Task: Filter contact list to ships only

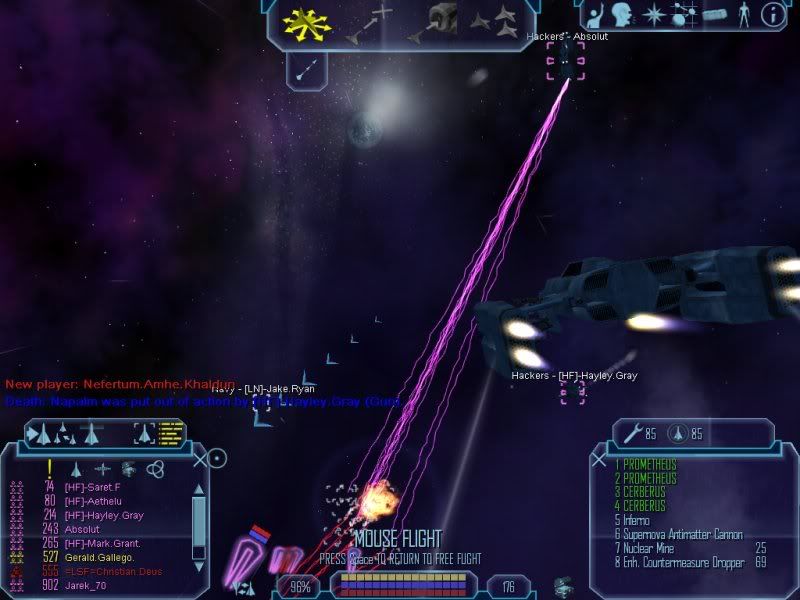Action: point(76,468)
